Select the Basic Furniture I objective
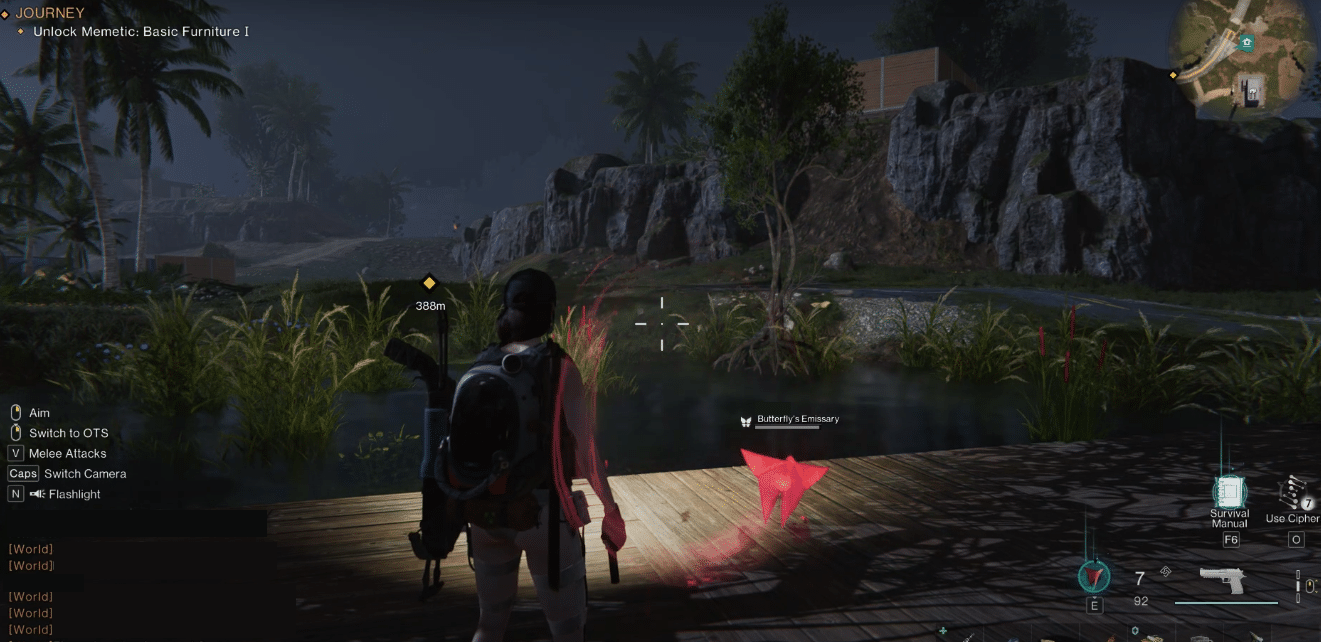The width and height of the screenshot is (1321, 642). click(140, 32)
